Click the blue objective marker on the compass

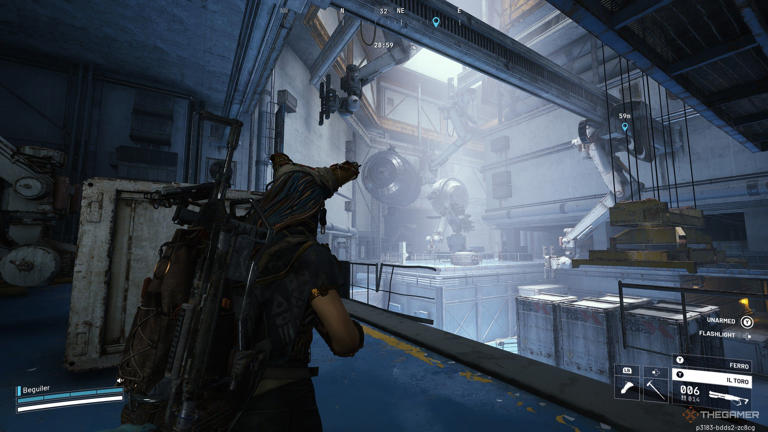[x=436, y=22]
